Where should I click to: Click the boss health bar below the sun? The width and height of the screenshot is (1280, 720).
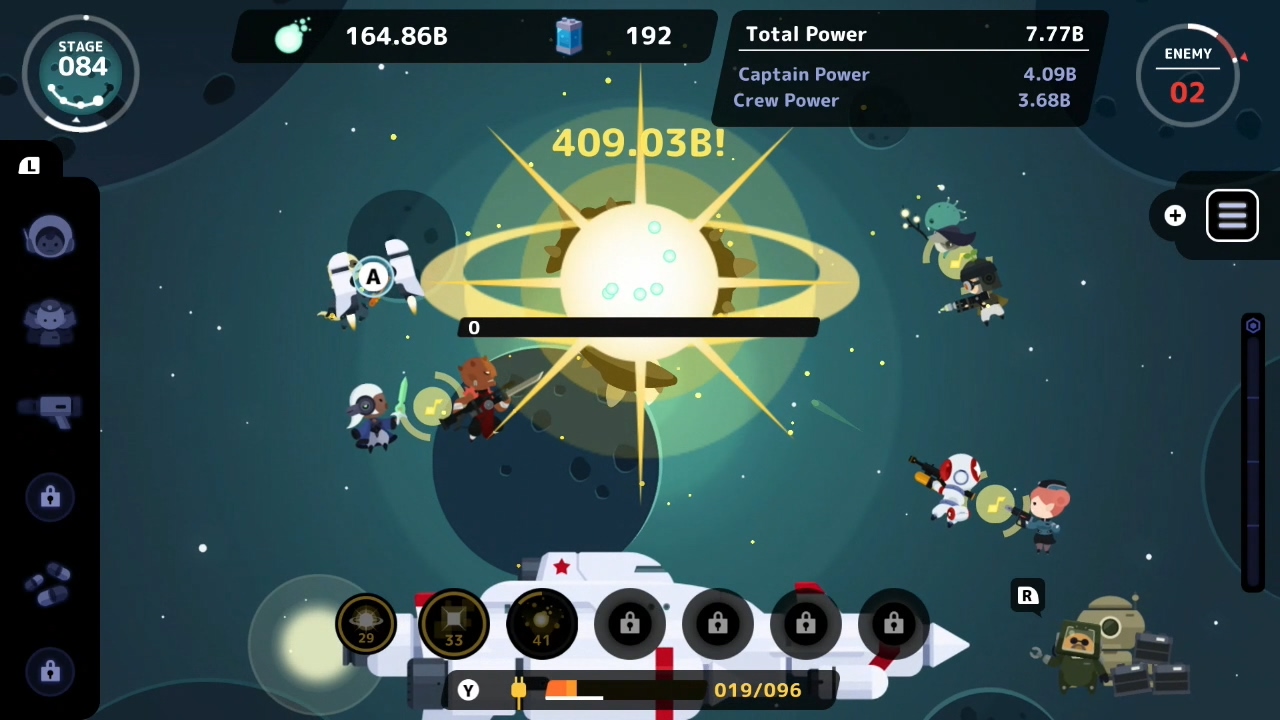pos(638,327)
